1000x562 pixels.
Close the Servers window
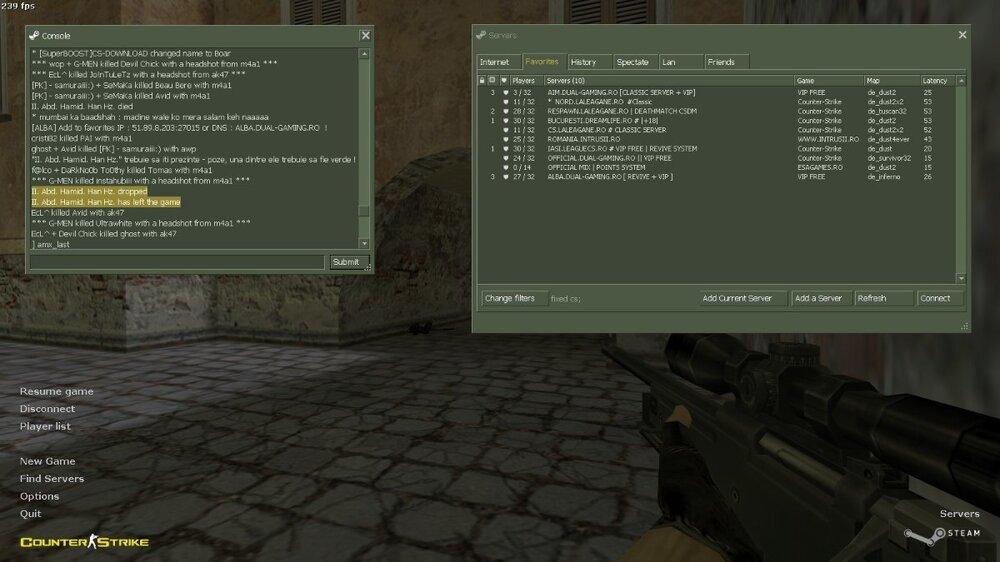(962, 35)
